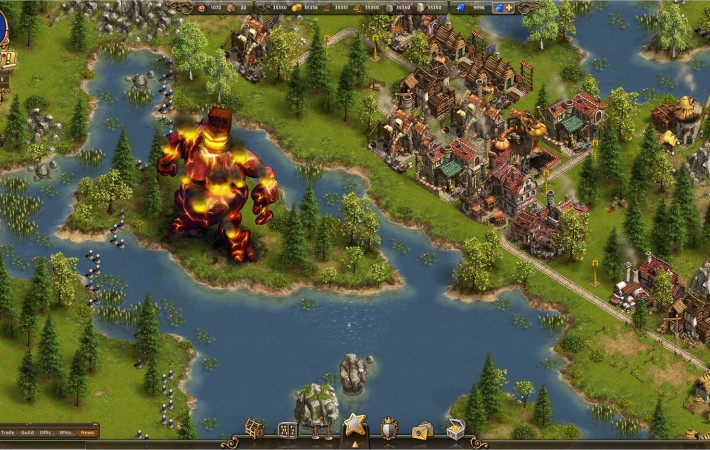The image size is (710, 450).
Task: Open the mail envelope icon
Action: pos(422,430)
